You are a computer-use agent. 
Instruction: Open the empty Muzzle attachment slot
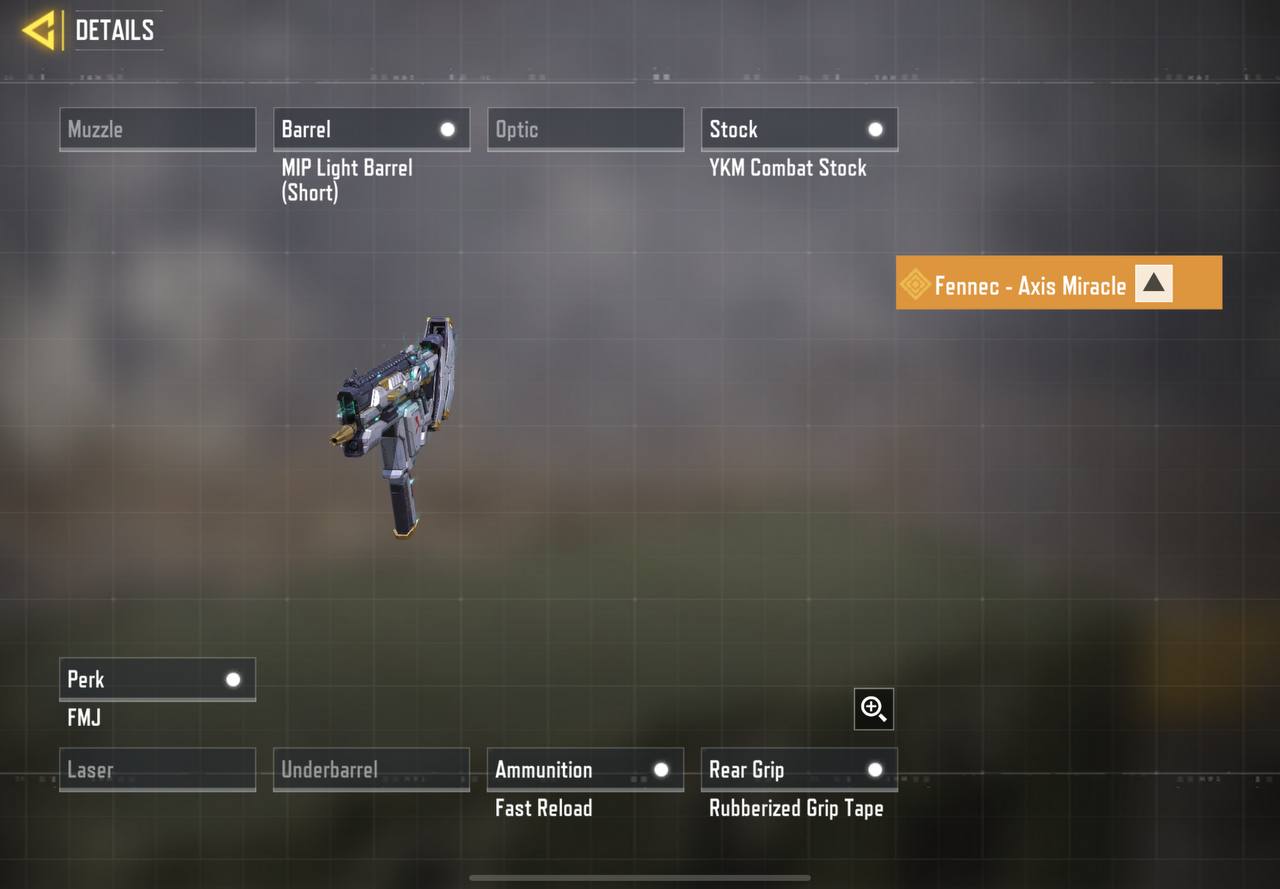coord(157,129)
